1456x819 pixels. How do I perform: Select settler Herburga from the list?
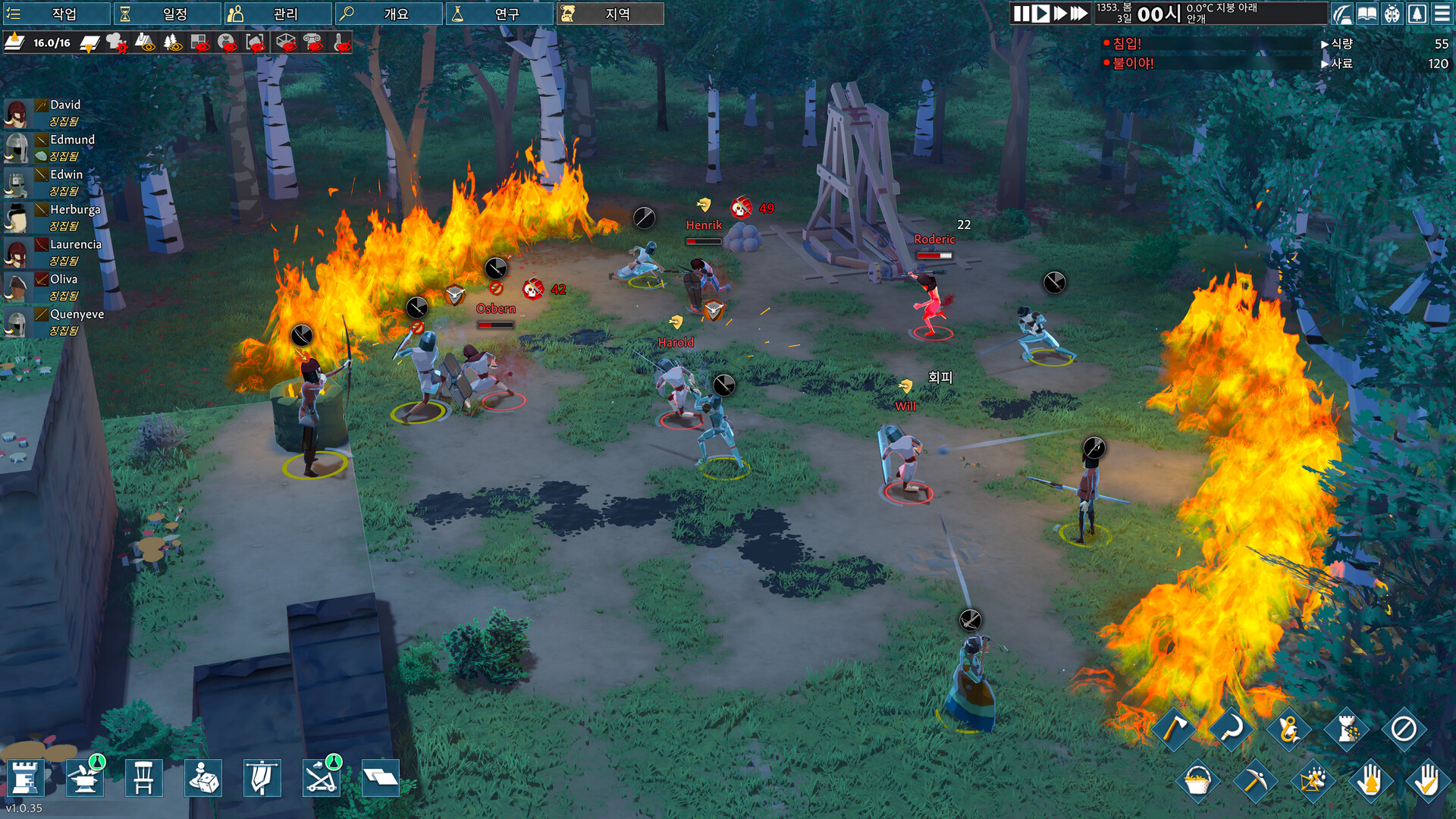74,209
